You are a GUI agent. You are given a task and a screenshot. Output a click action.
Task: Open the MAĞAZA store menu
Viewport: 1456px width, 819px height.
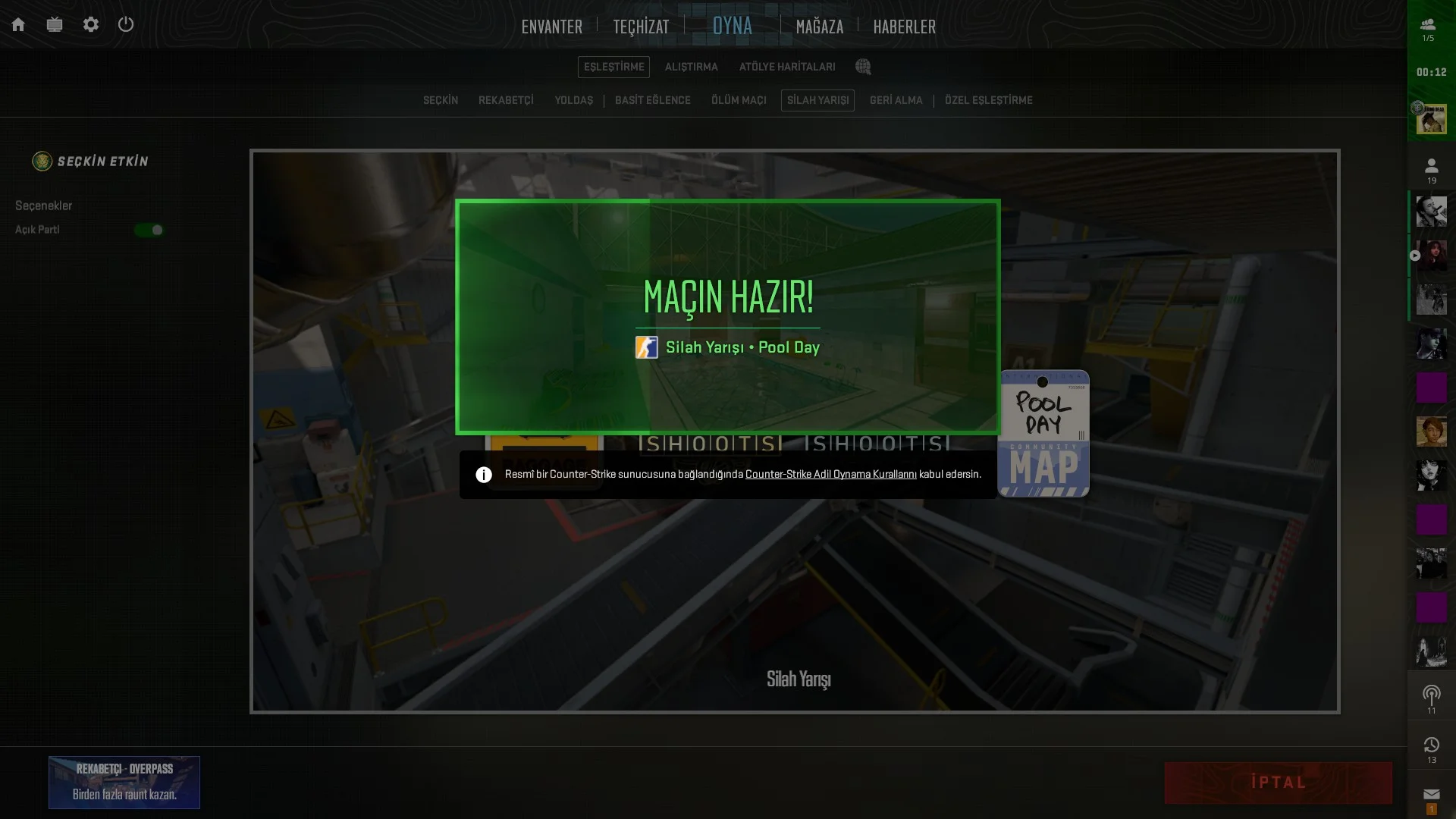[819, 27]
